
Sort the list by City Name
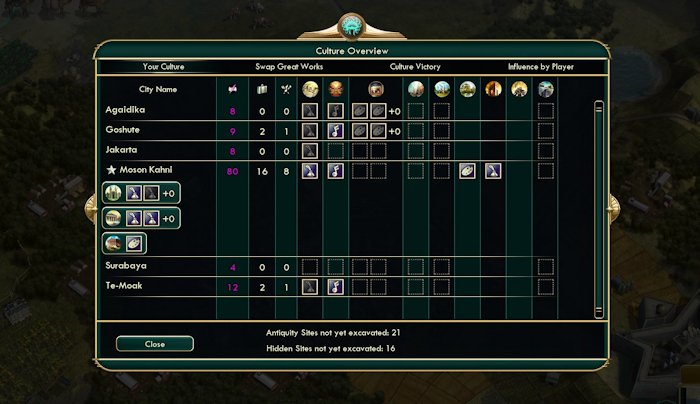point(158,89)
